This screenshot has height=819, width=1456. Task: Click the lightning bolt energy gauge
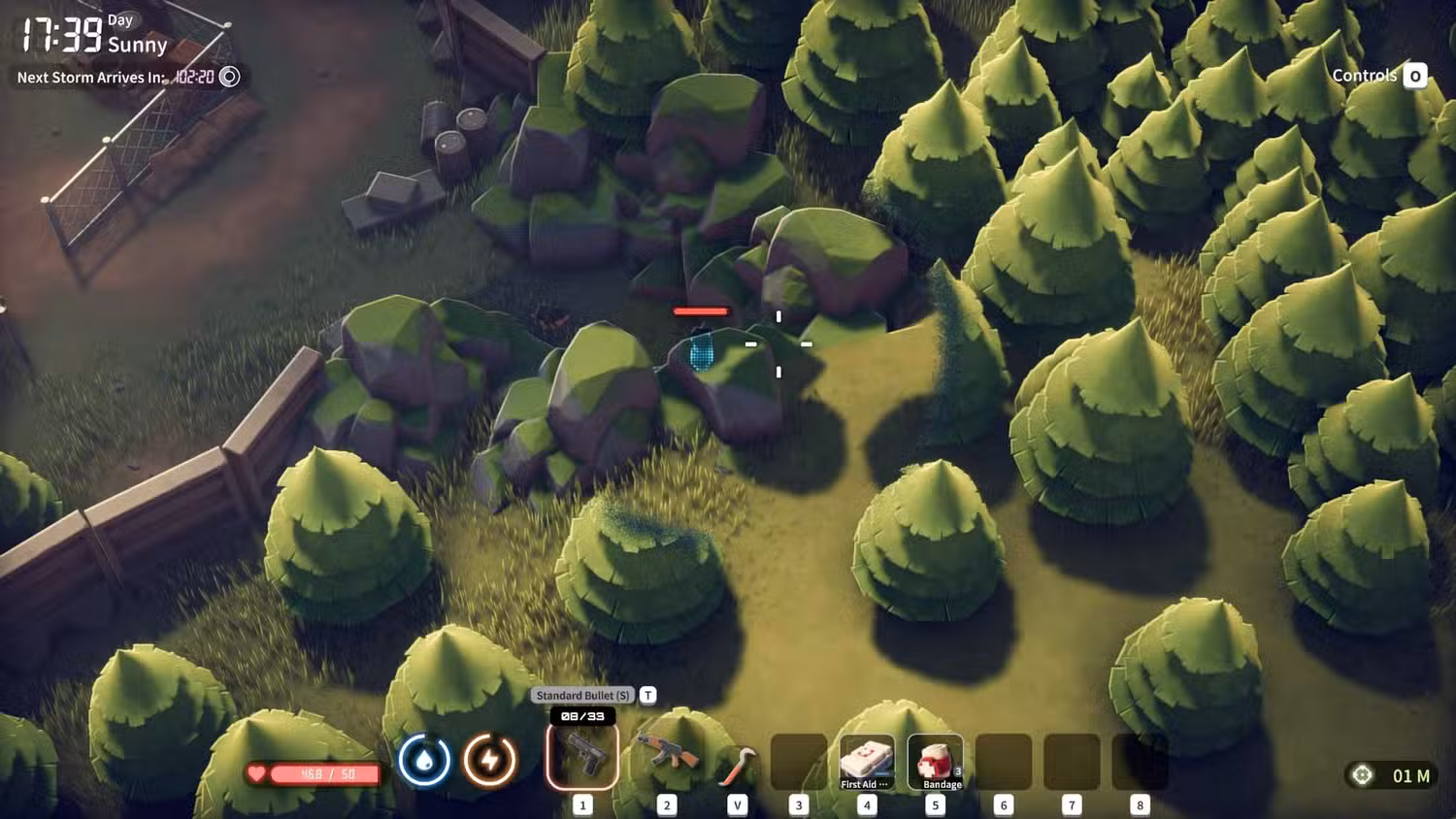coord(489,760)
